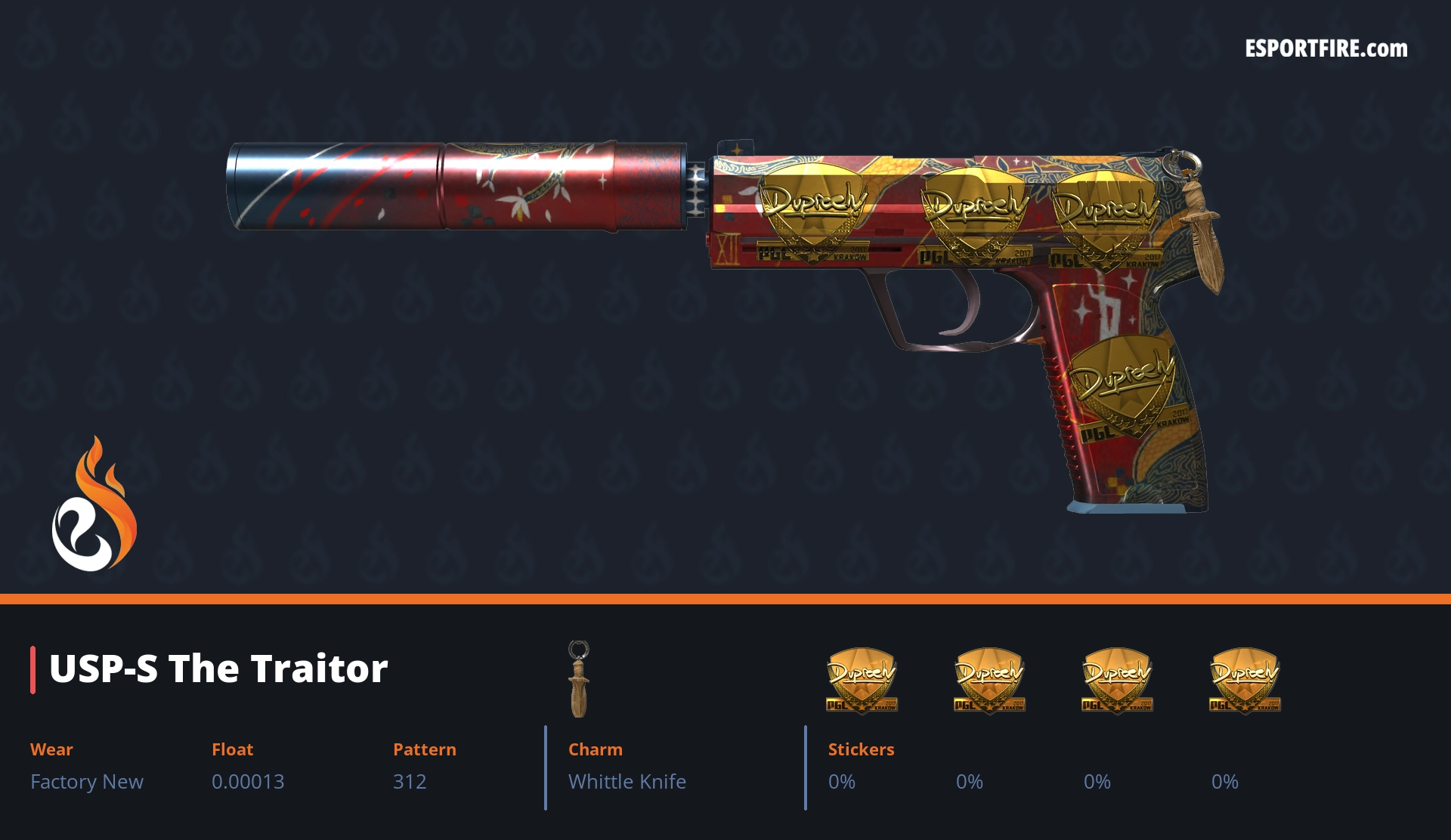This screenshot has width=1451, height=840.
Task: Select the Whittle Knife charm thumbnail
Action: tap(579, 679)
